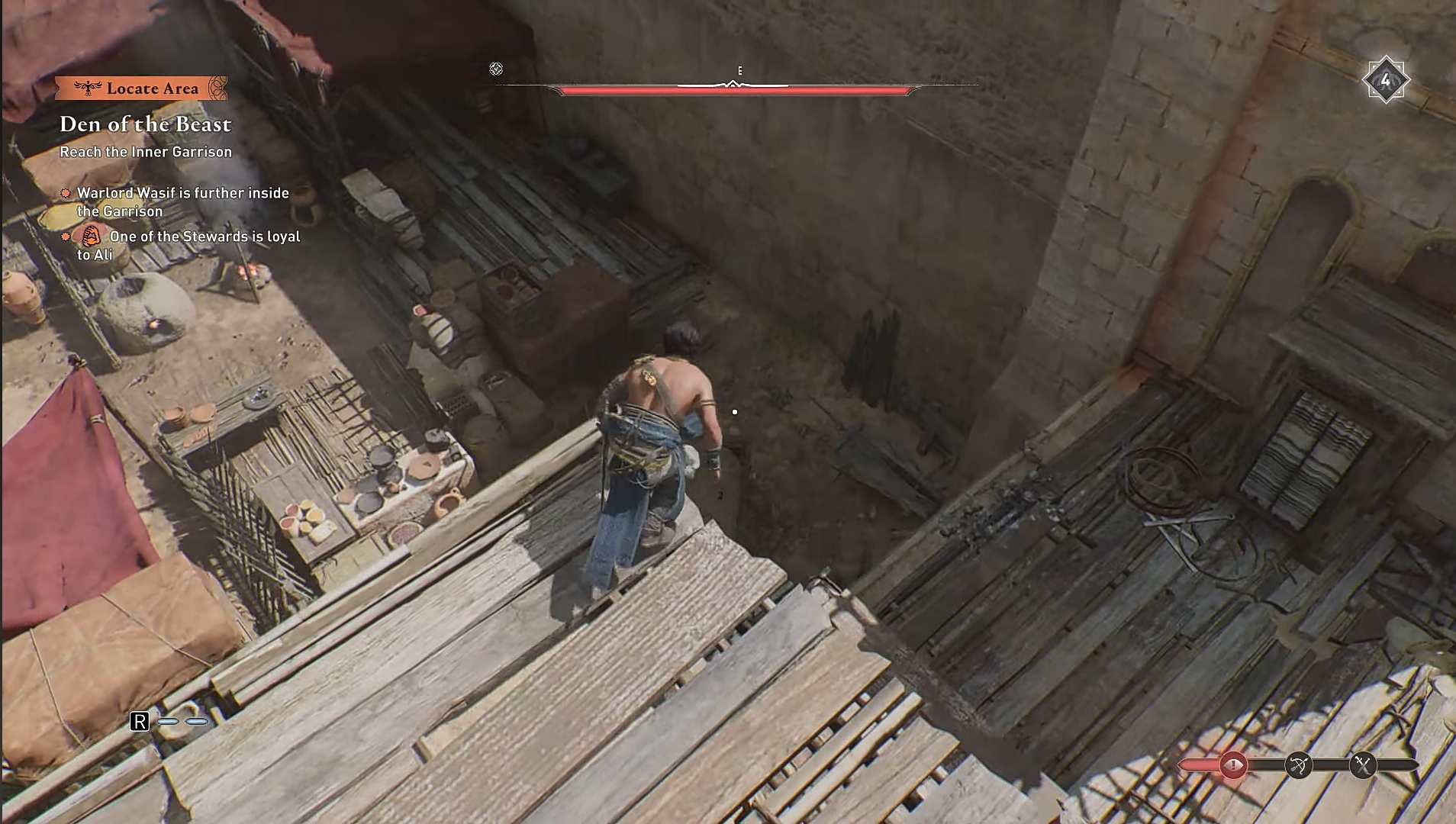Select the crossed blades weapon icon
Screen dimensions: 1456x824
1363,764
